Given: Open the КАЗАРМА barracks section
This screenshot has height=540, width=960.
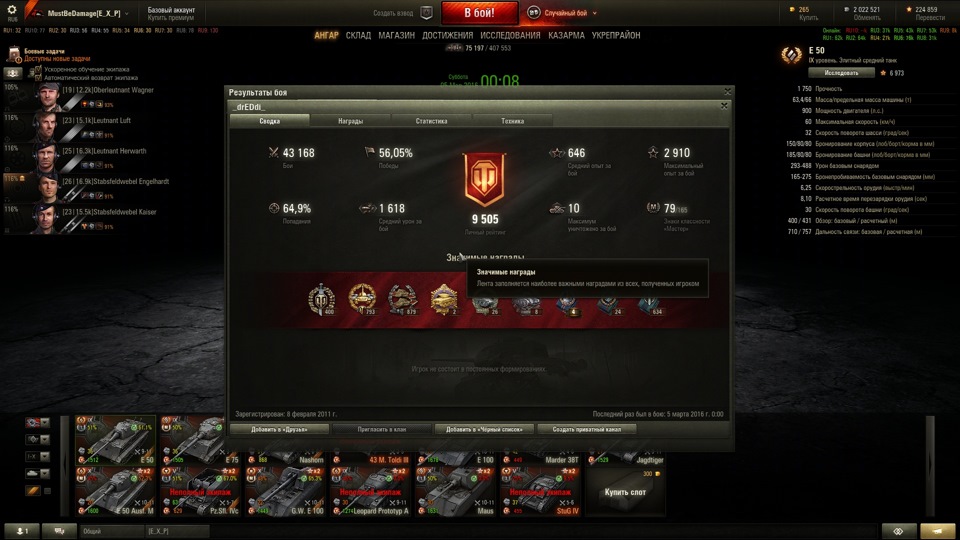Looking at the screenshot, I should (566, 35).
